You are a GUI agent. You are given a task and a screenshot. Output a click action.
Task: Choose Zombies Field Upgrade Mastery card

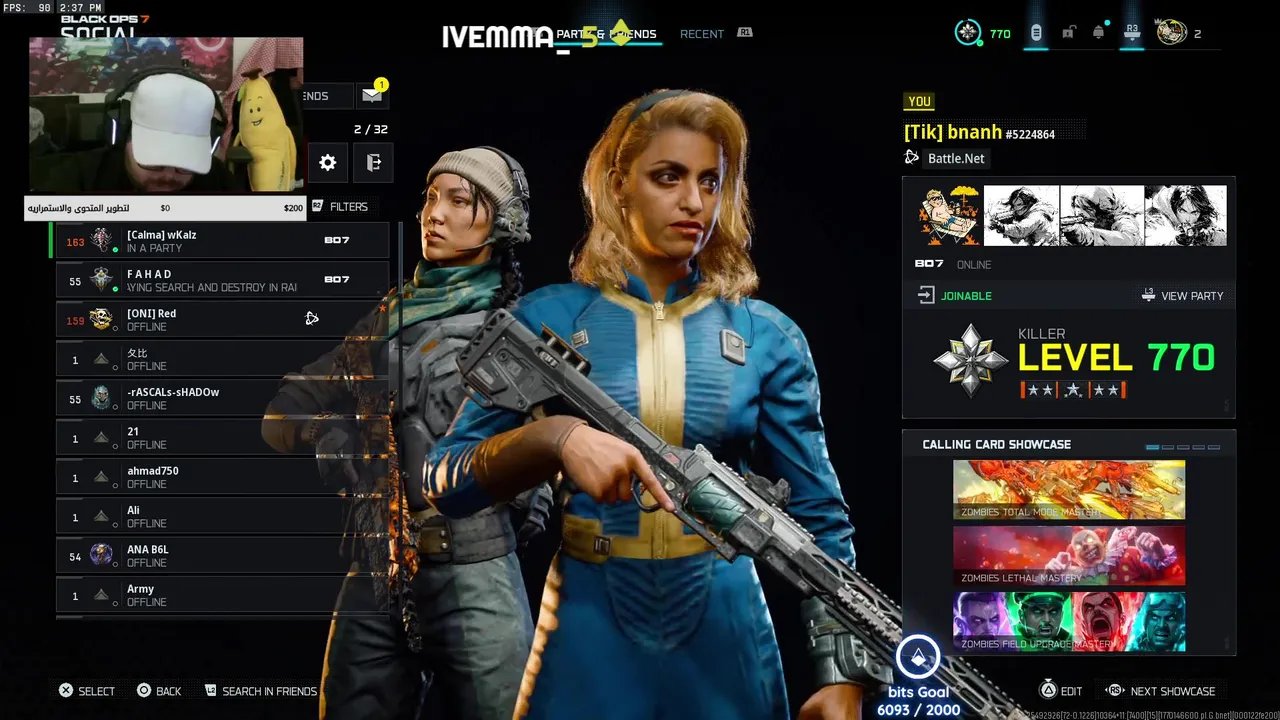[x=1069, y=622]
